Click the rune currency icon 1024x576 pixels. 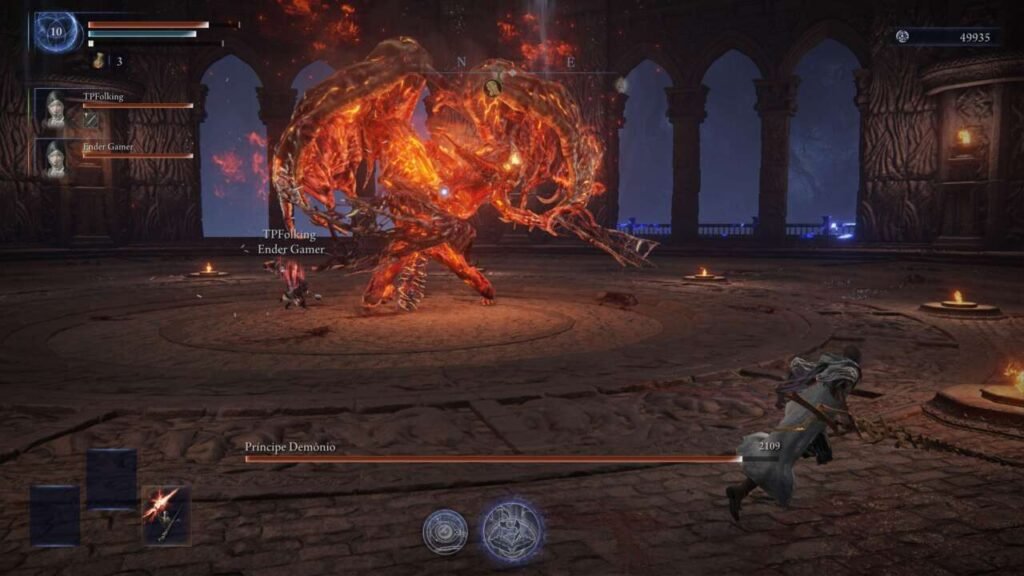pos(903,37)
